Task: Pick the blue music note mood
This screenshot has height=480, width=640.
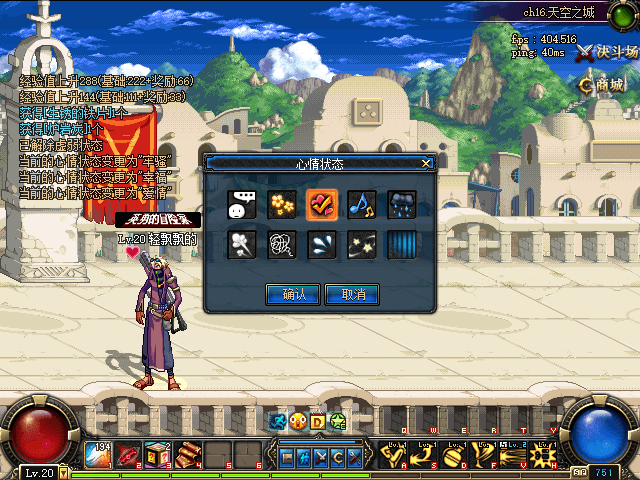Action: tap(361, 205)
